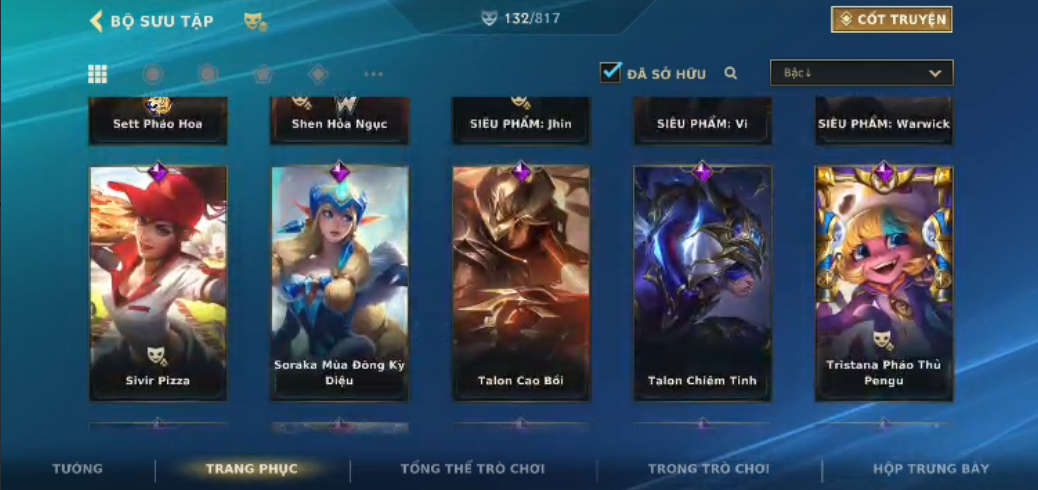Select Tristana Pháo Thủ Pengu skin
Screen dimensions: 1038x490
884,282
